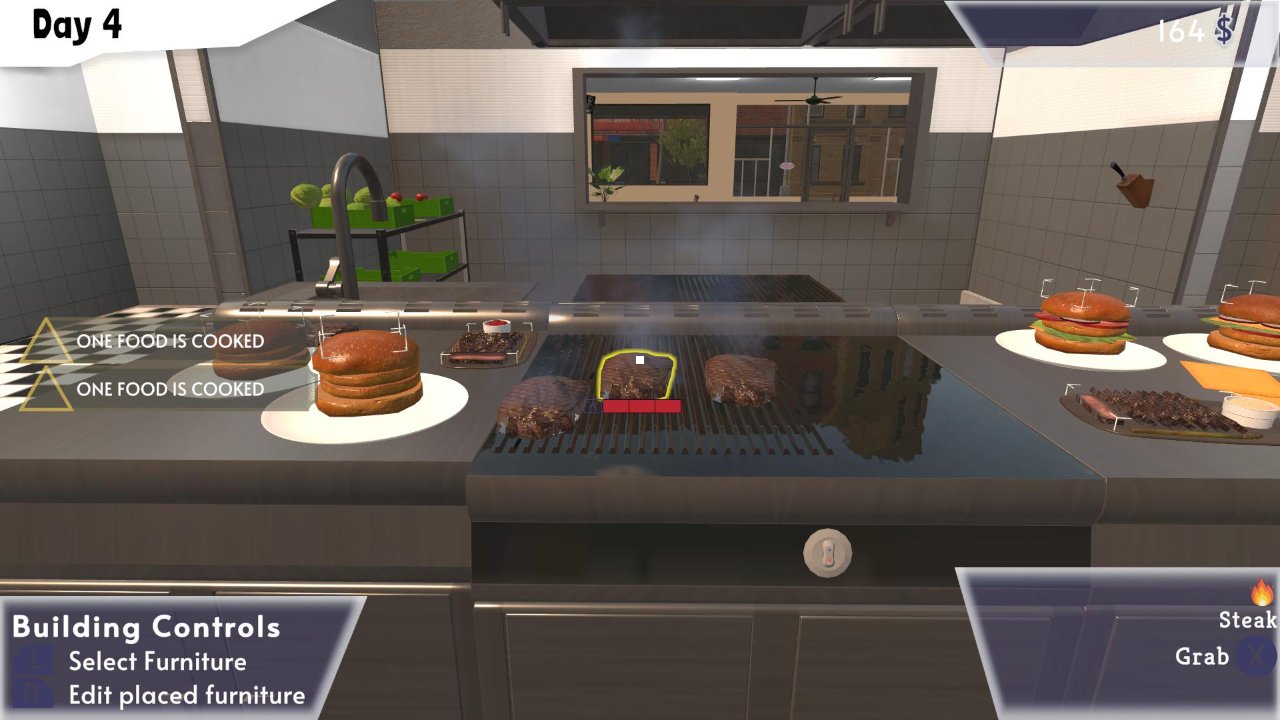Click the first 'ONE FOOD IS COOKED' notification
The width and height of the screenshot is (1280, 720).
pyautogui.click(x=170, y=341)
